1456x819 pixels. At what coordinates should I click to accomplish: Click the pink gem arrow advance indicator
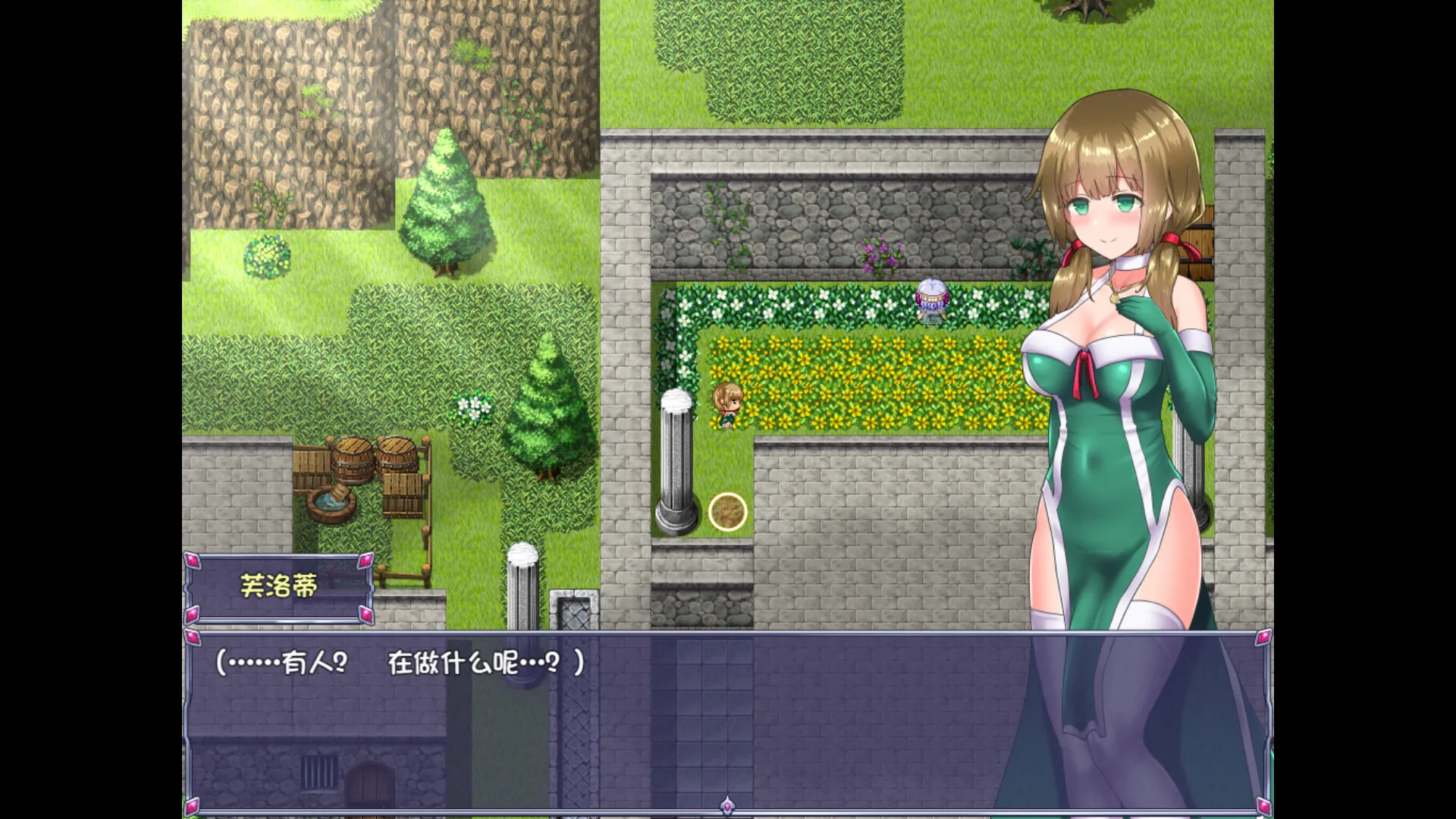pyautogui.click(x=726, y=806)
